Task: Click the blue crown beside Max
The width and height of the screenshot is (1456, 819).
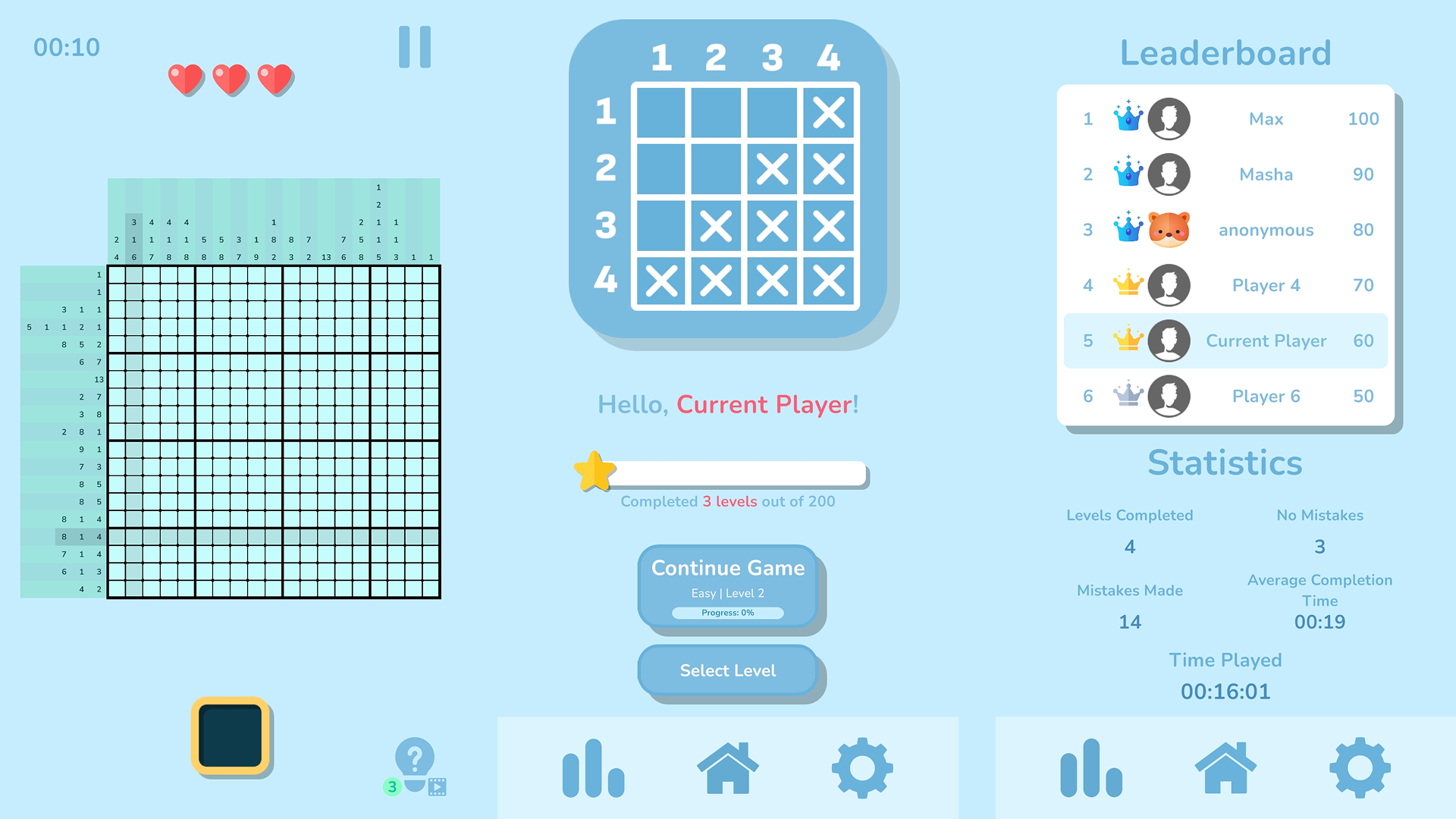Action: click(1128, 118)
